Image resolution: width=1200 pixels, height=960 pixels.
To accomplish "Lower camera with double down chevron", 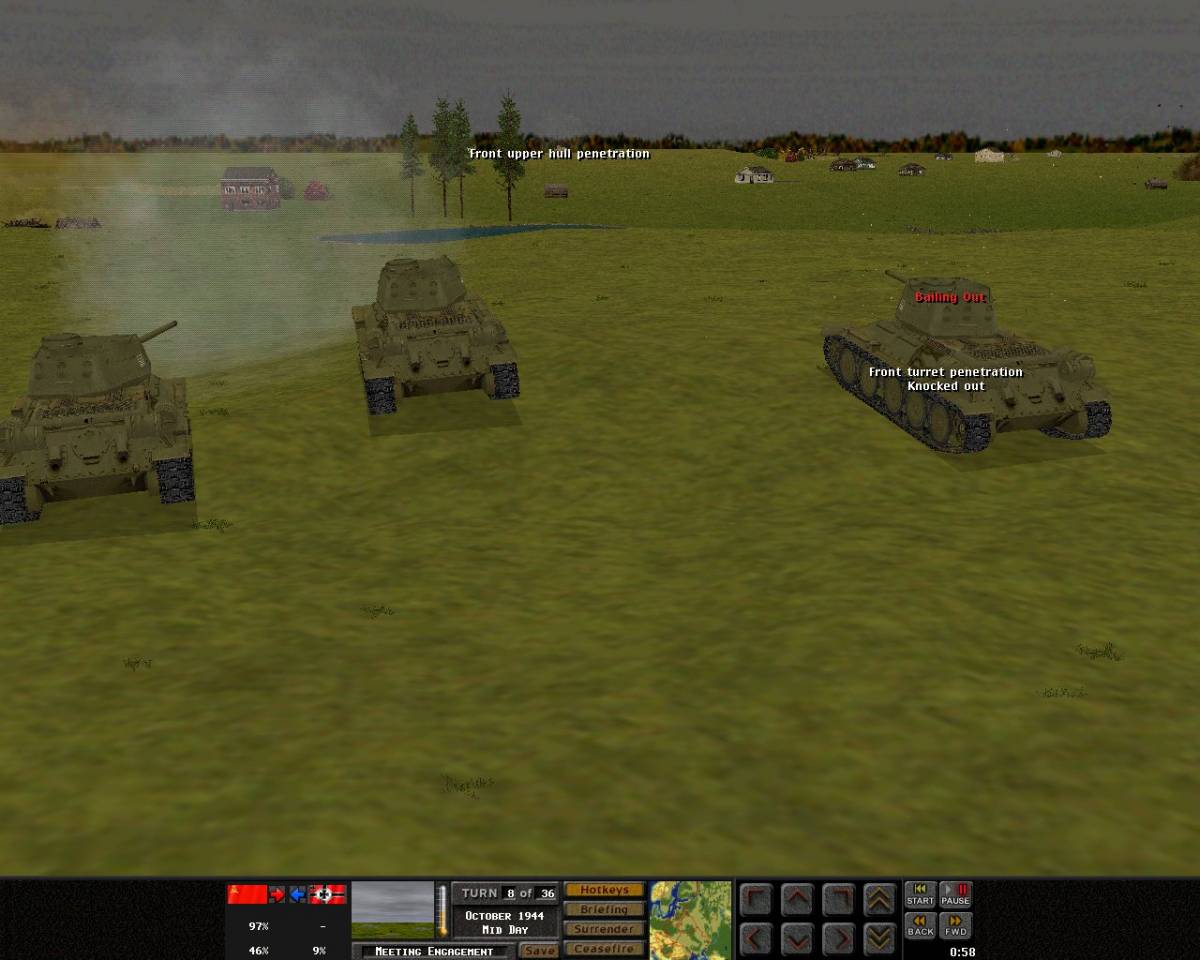I will [879, 939].
